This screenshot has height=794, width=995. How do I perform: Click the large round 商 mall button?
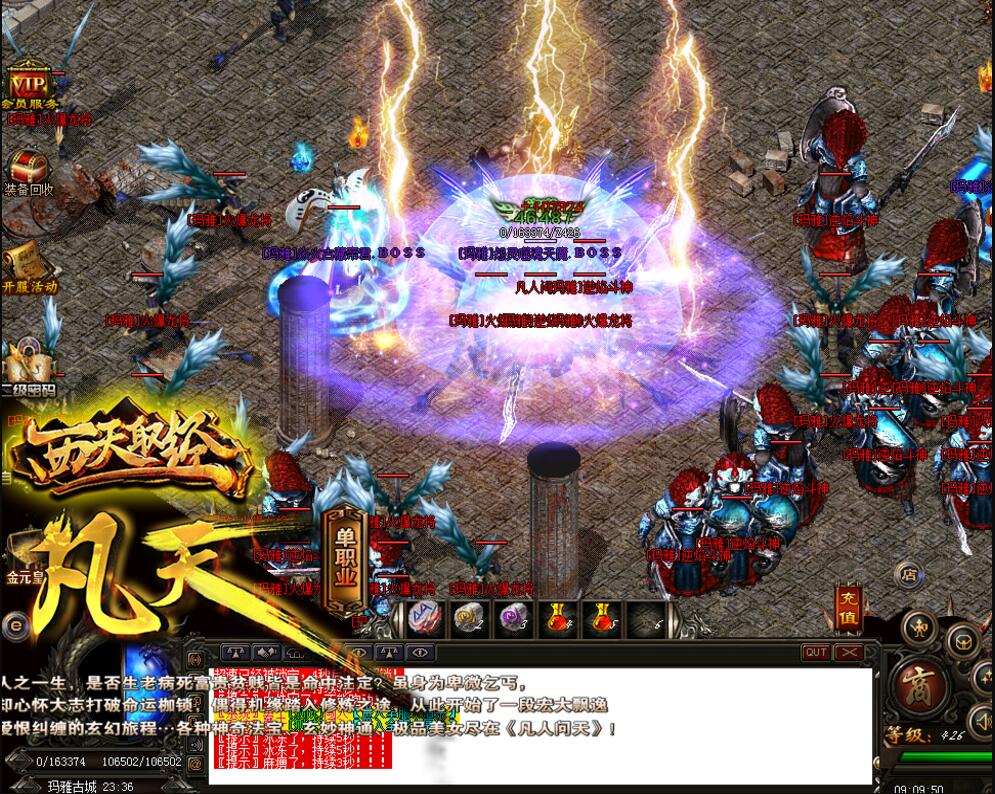point(920,688)
